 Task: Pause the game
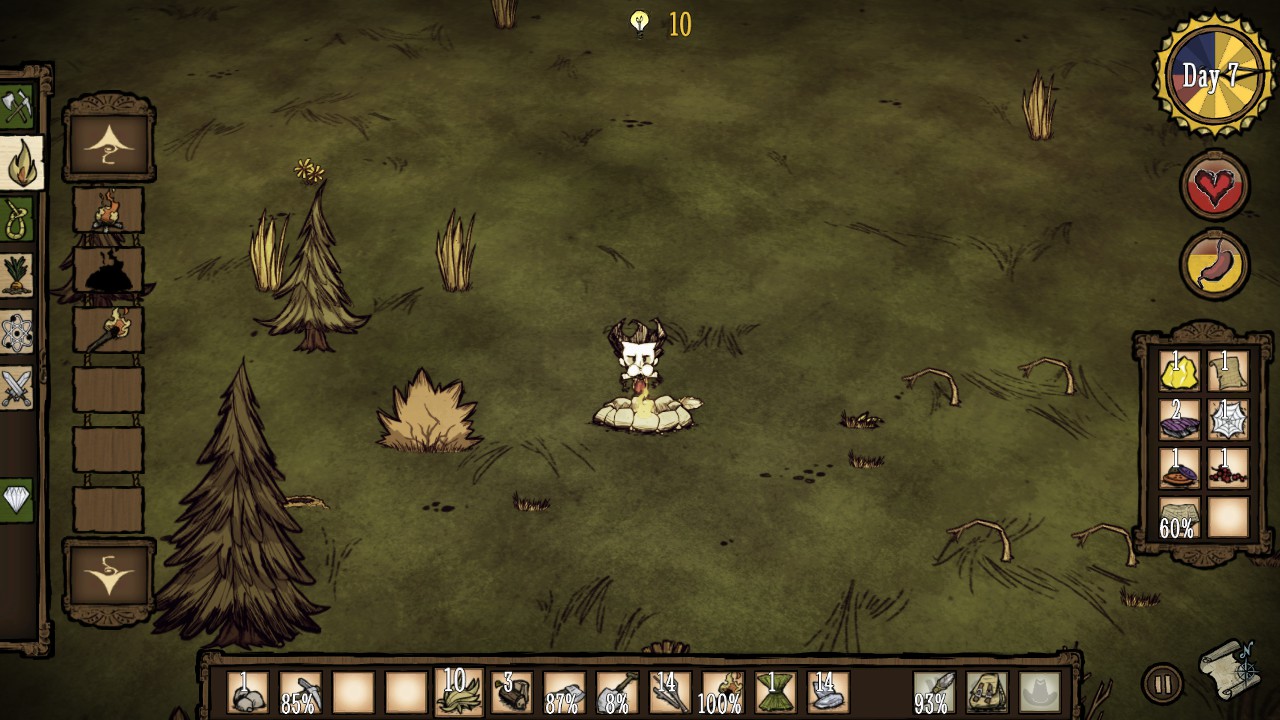coord(1161,685)
